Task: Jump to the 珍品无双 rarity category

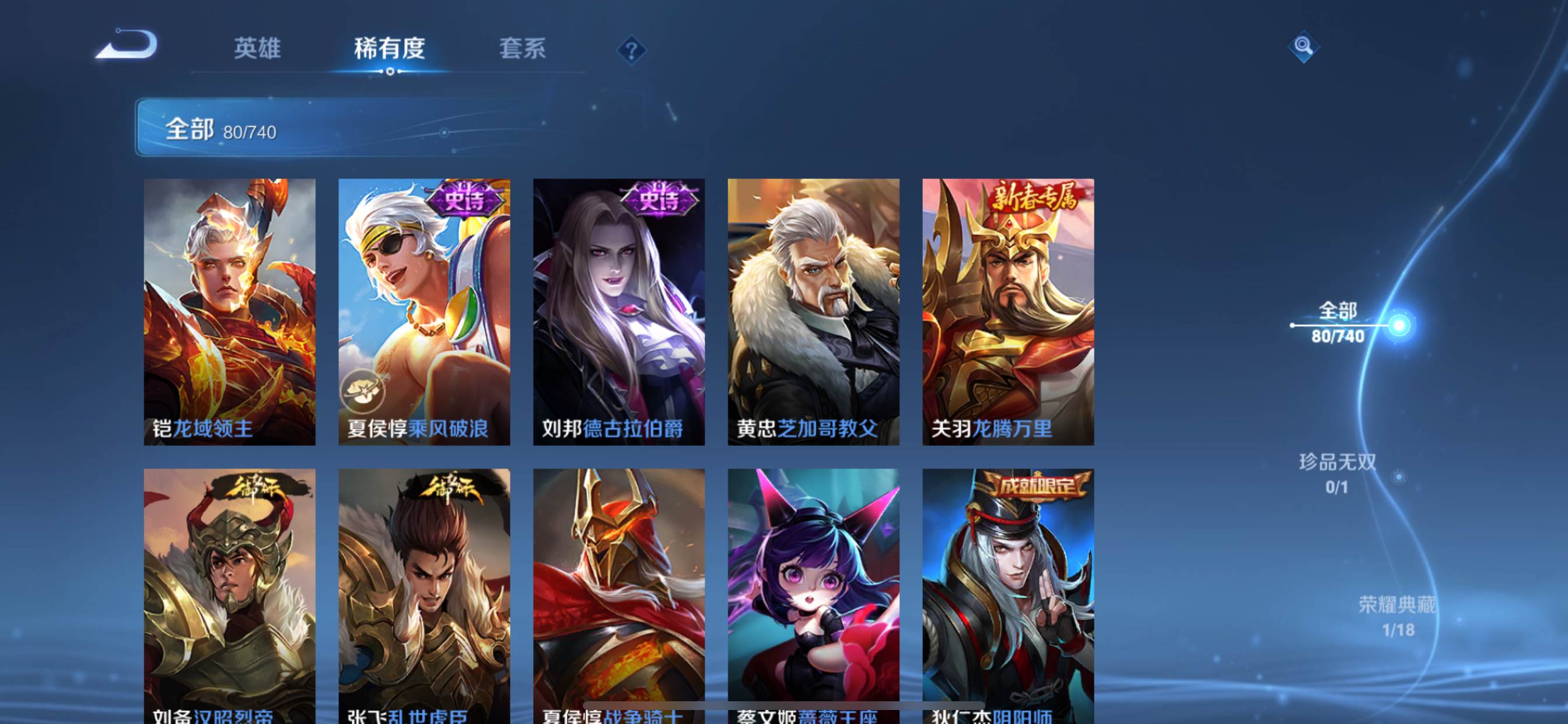Action: pyautogui.click(x=1338, y=473)
